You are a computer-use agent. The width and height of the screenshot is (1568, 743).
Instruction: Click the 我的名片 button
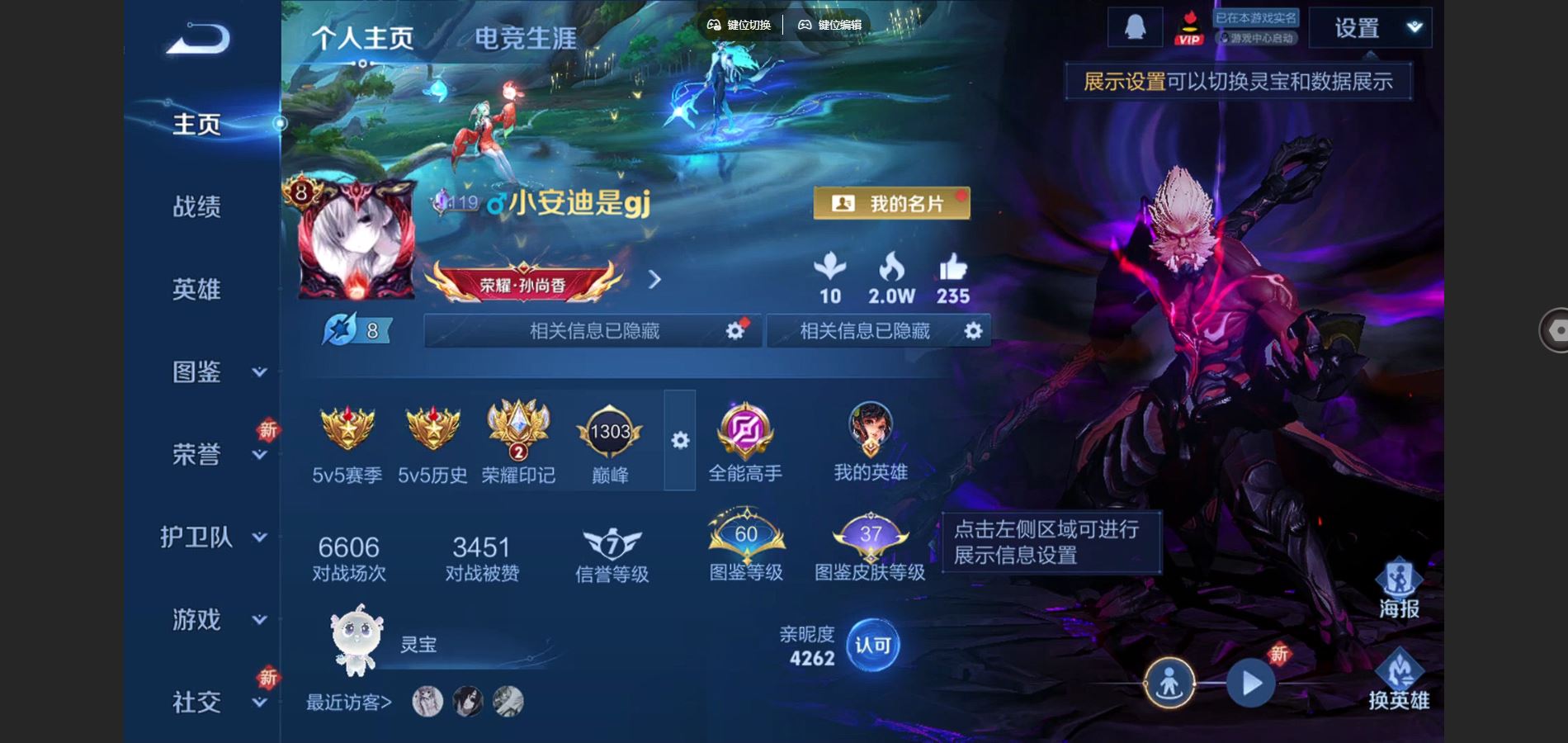tap(893, 201)
